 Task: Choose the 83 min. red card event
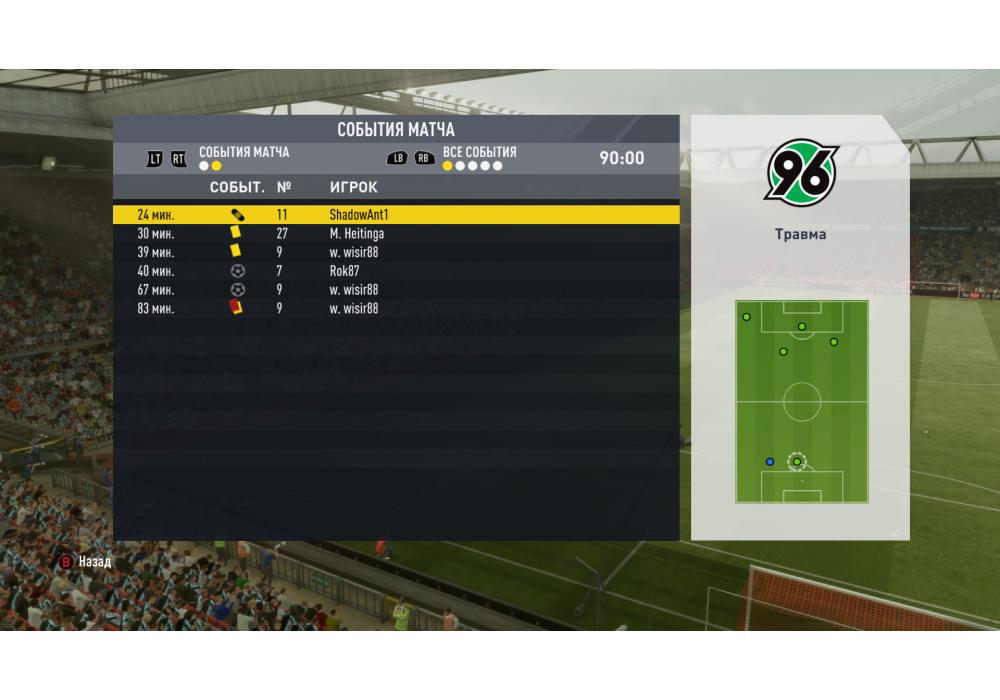[395, 309]
